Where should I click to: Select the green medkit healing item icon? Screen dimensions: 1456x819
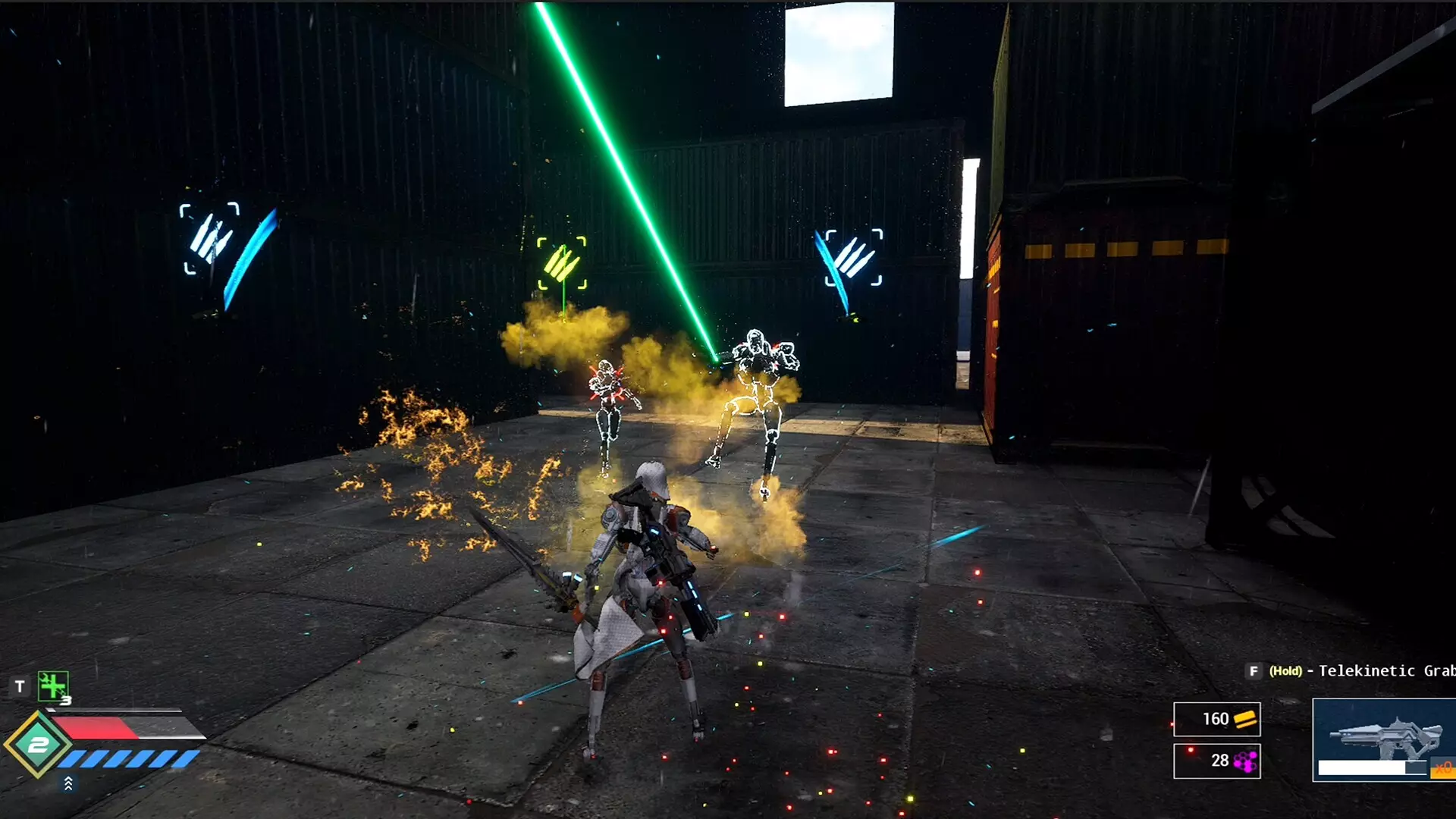tap(52, 687)
